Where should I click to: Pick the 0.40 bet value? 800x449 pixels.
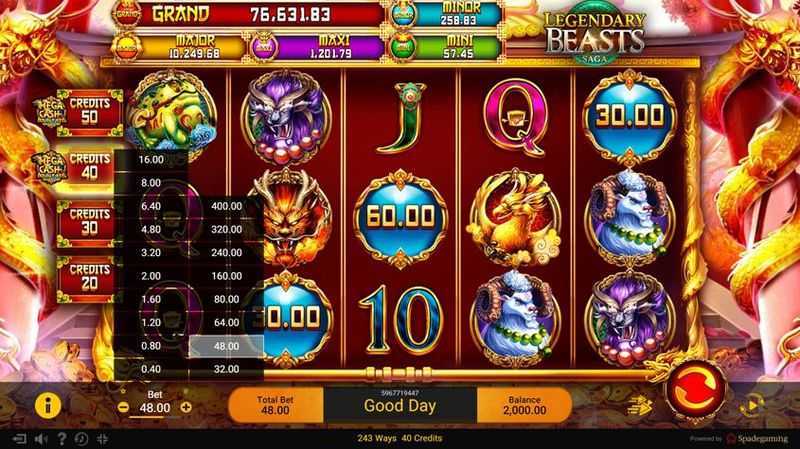[152, 369]
